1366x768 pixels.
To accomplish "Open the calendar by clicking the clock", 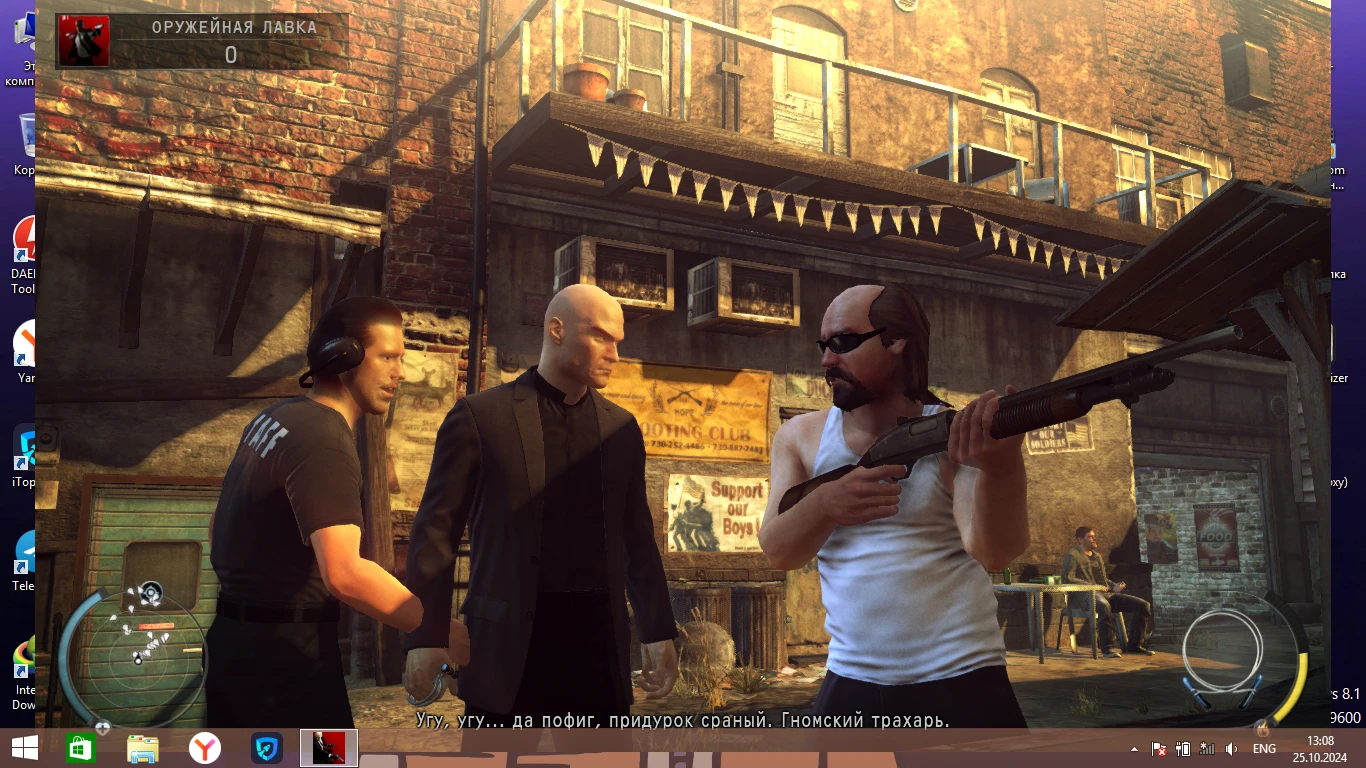I will [x=1320, y=748].
